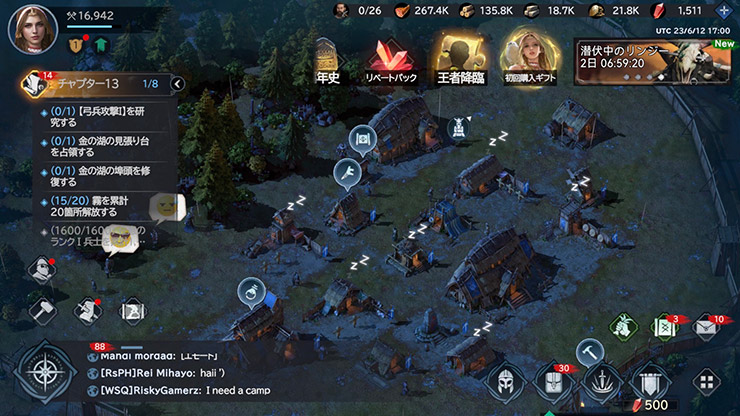The height and width of the screenshot is (416, 740).
Task: Open the リベートパック rebate pack offer
Action: (392, 62)
